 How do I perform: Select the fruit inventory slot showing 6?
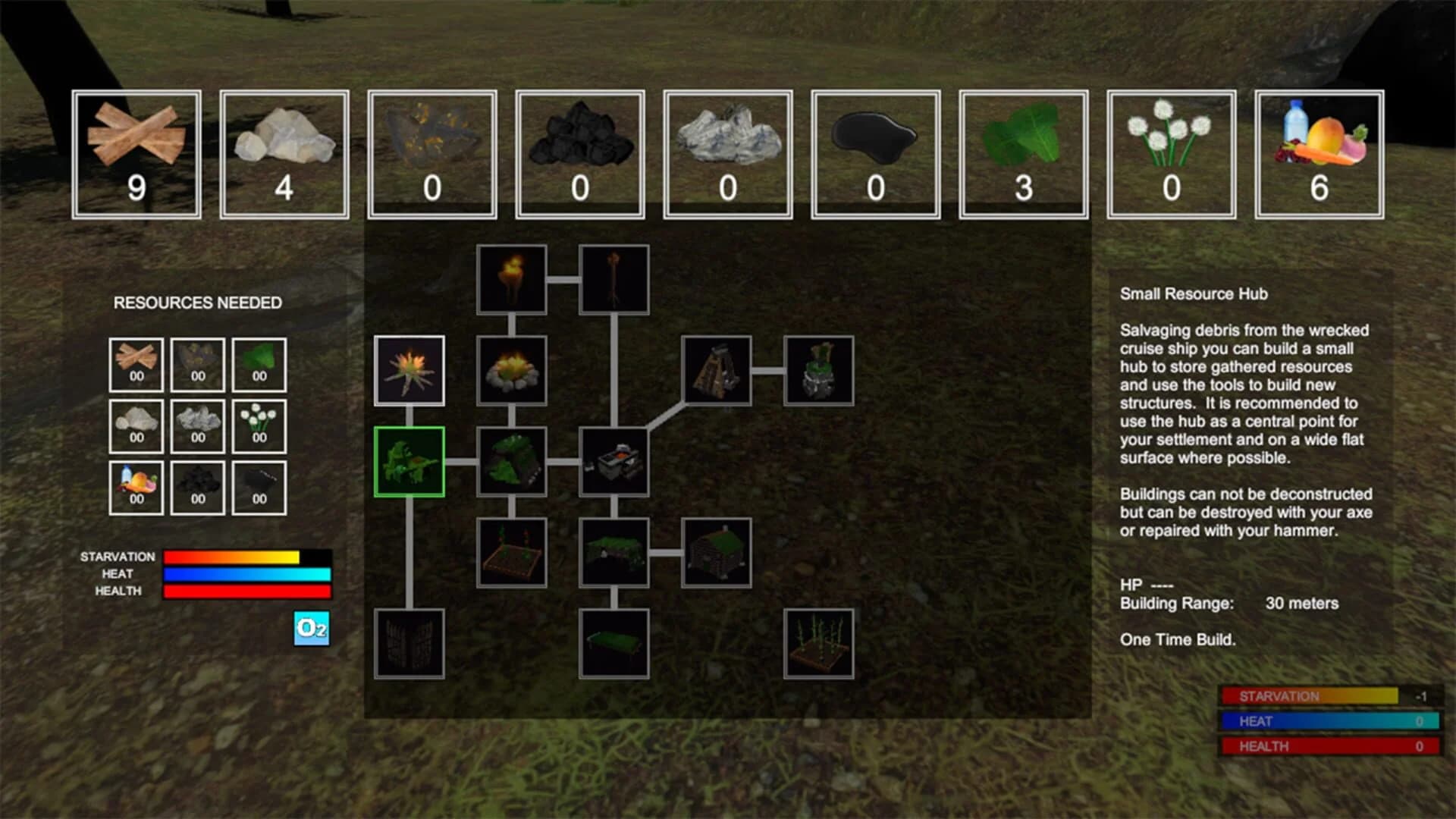1318,152
